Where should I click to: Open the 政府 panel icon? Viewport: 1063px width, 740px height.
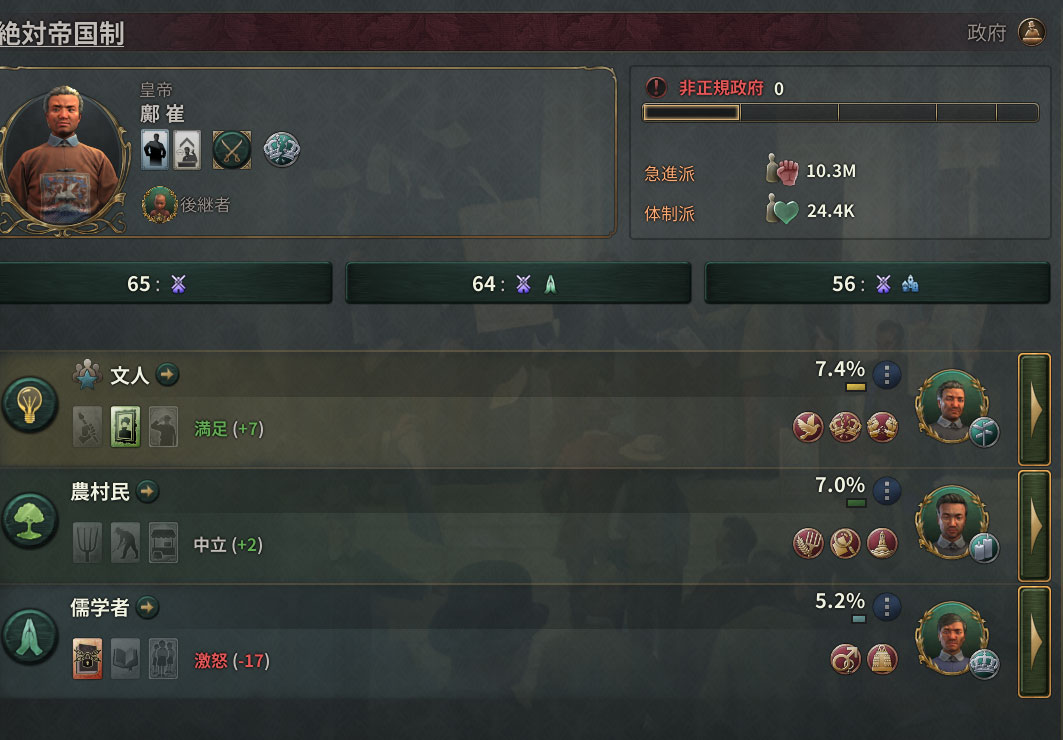point(1032,32)
